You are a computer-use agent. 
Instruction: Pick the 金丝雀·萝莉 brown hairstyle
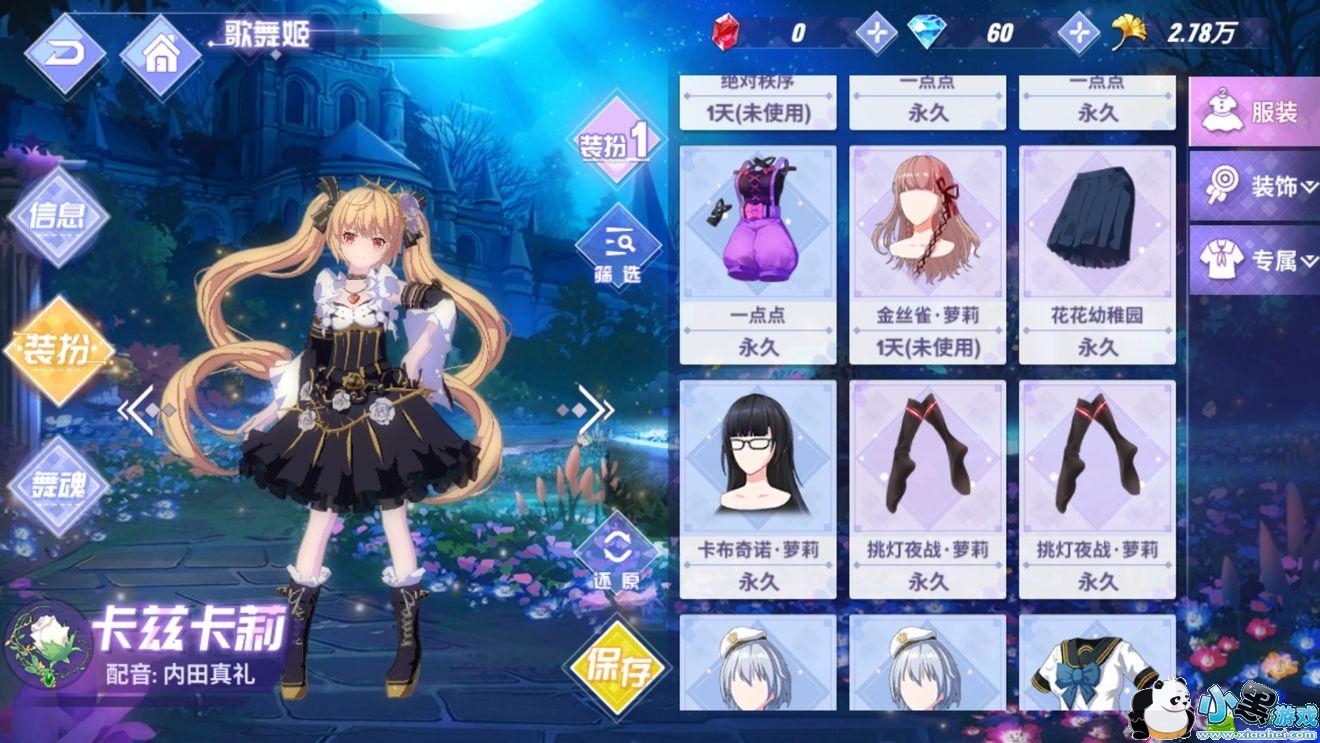927,255
